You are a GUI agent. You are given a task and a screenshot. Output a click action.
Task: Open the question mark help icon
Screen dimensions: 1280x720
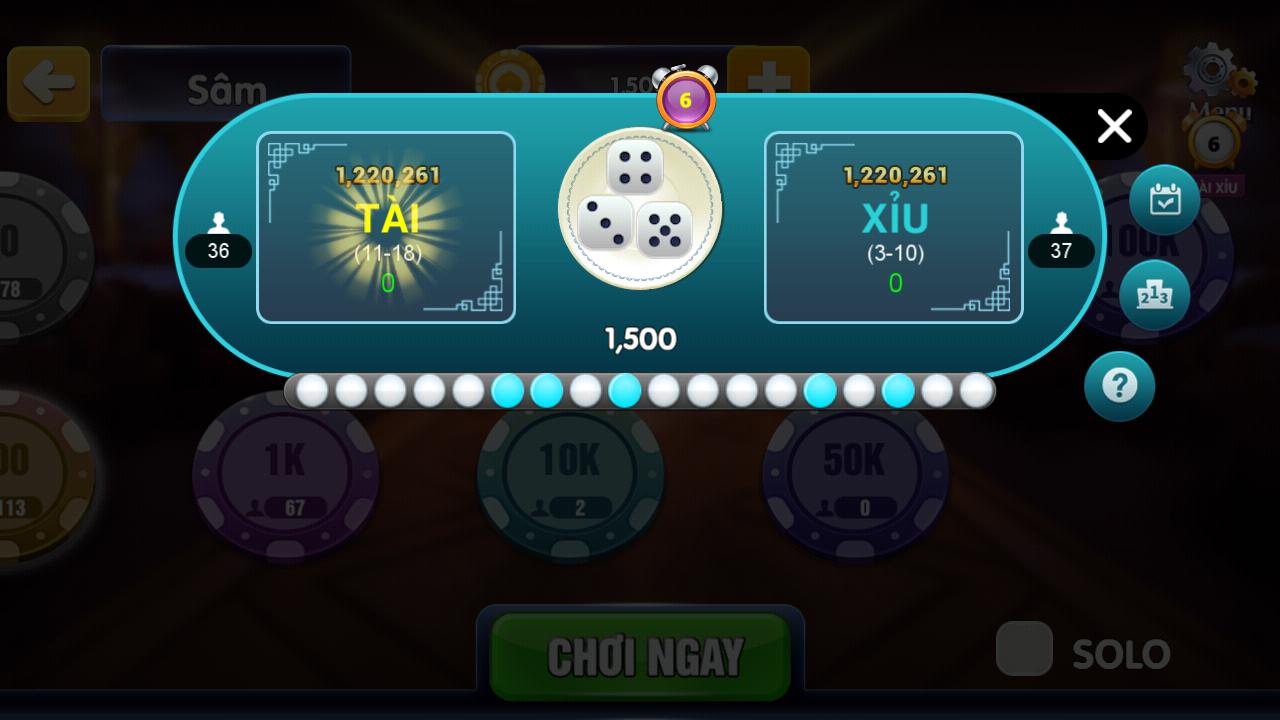[x=1119, y=386]
